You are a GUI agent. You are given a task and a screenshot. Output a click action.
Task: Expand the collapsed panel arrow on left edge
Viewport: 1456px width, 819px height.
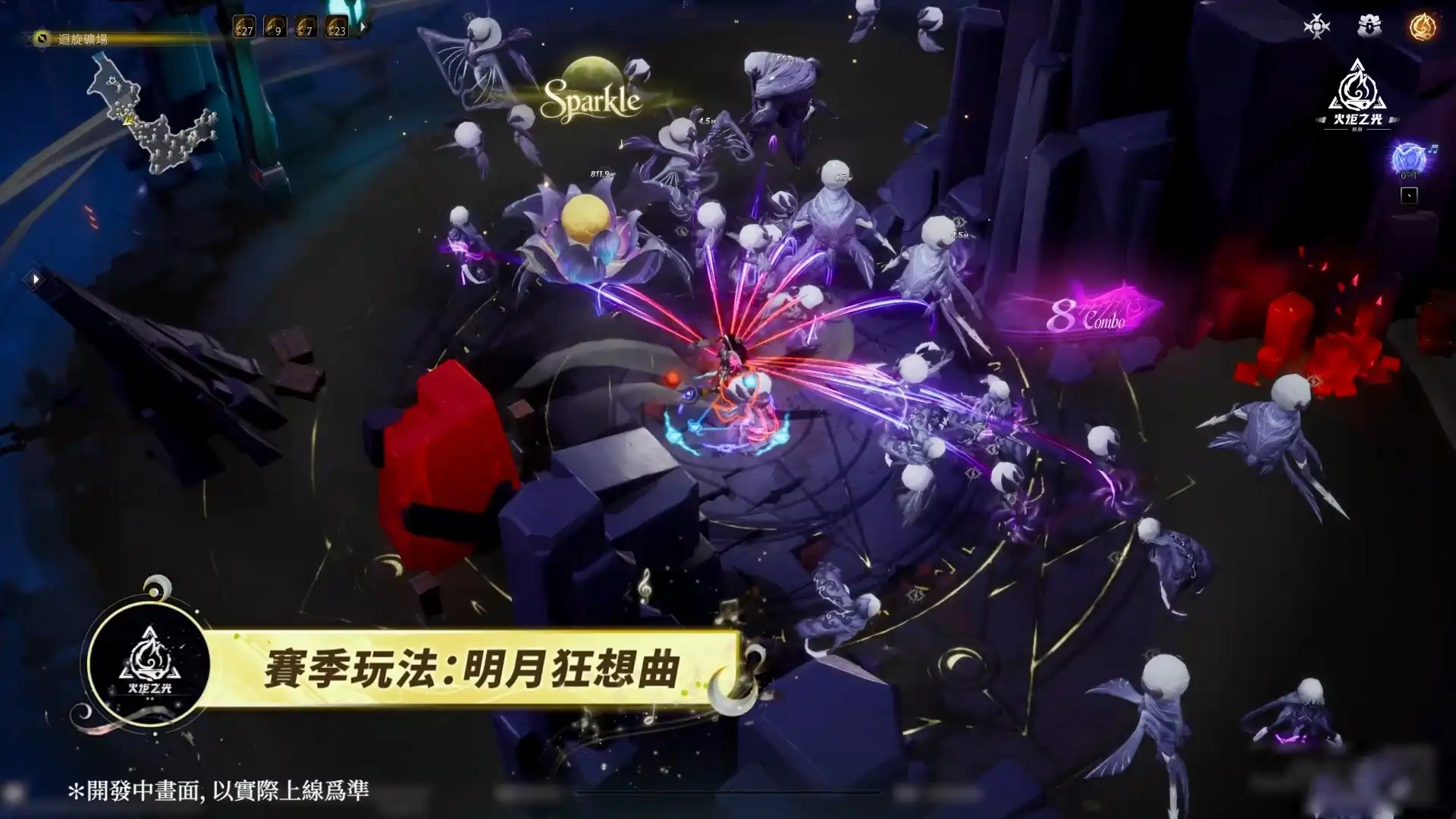[x=34, y=278]
